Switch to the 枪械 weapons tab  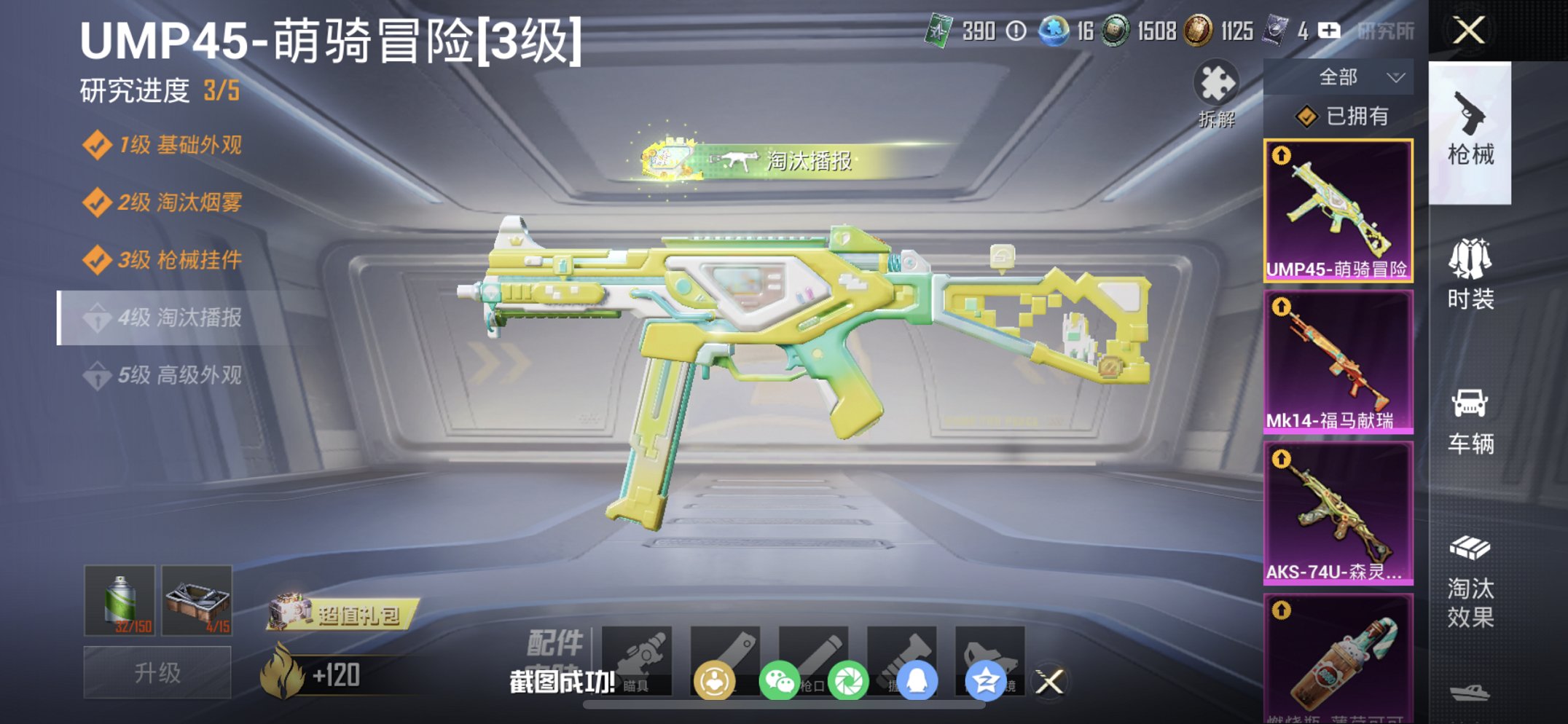[x=1472, y=131]
